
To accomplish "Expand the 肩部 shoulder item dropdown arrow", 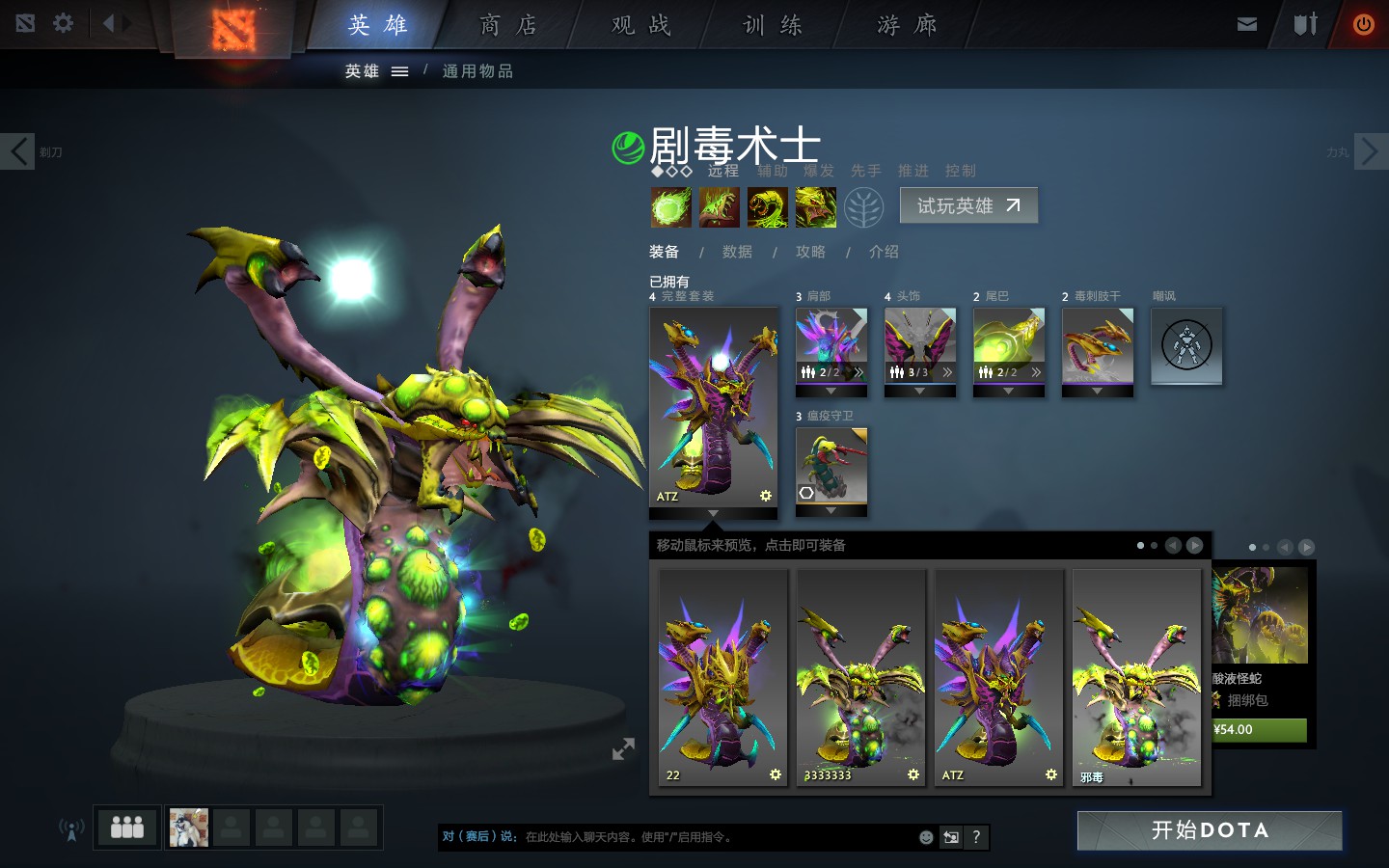I will [831, 391].
